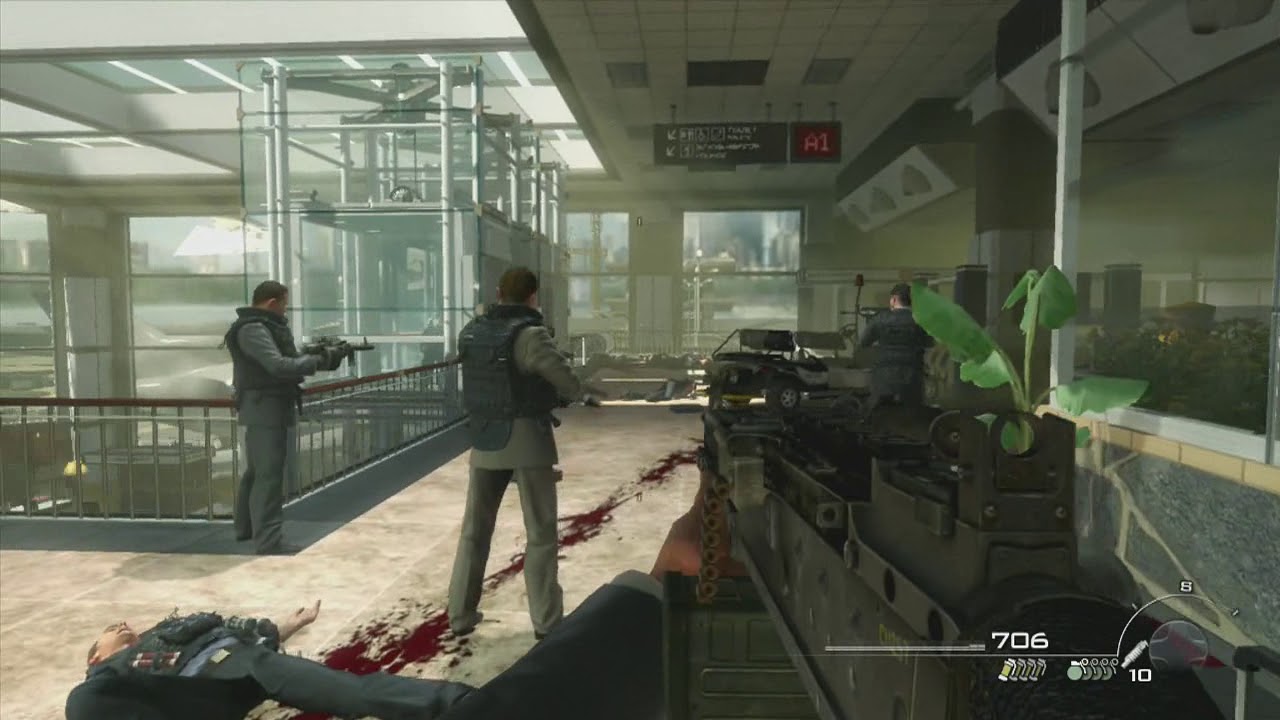The width and height of the screenshot is (1280, 720).
Task: Click the circular compass radar
Action: 1180,643
